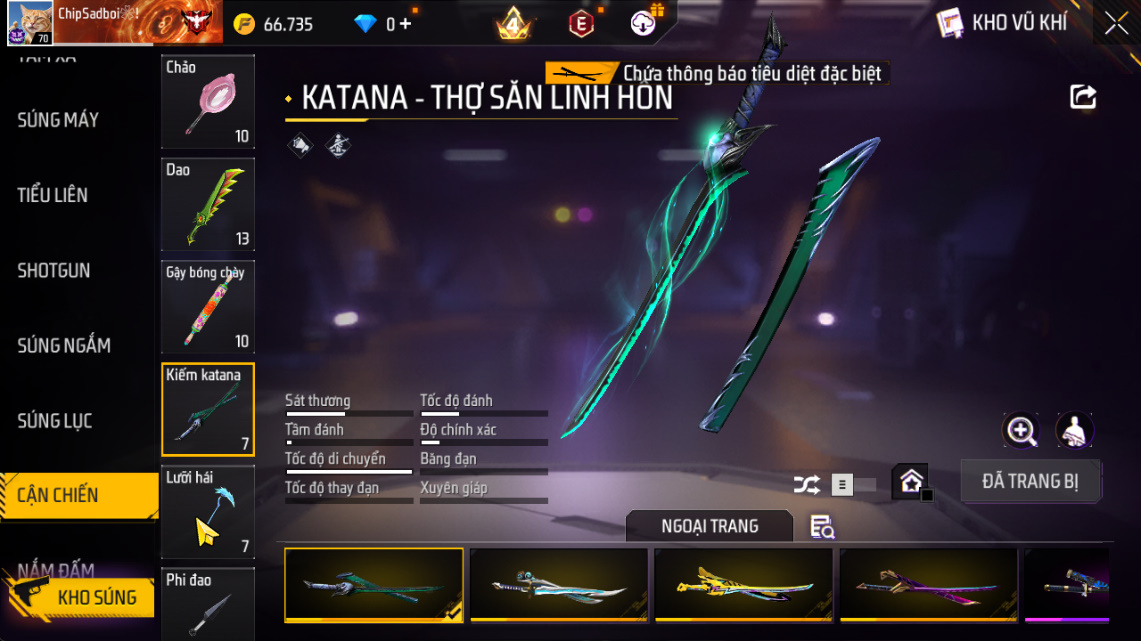Close the weapon vault screen
The image size is (1141, 641).
point(1116,24)
